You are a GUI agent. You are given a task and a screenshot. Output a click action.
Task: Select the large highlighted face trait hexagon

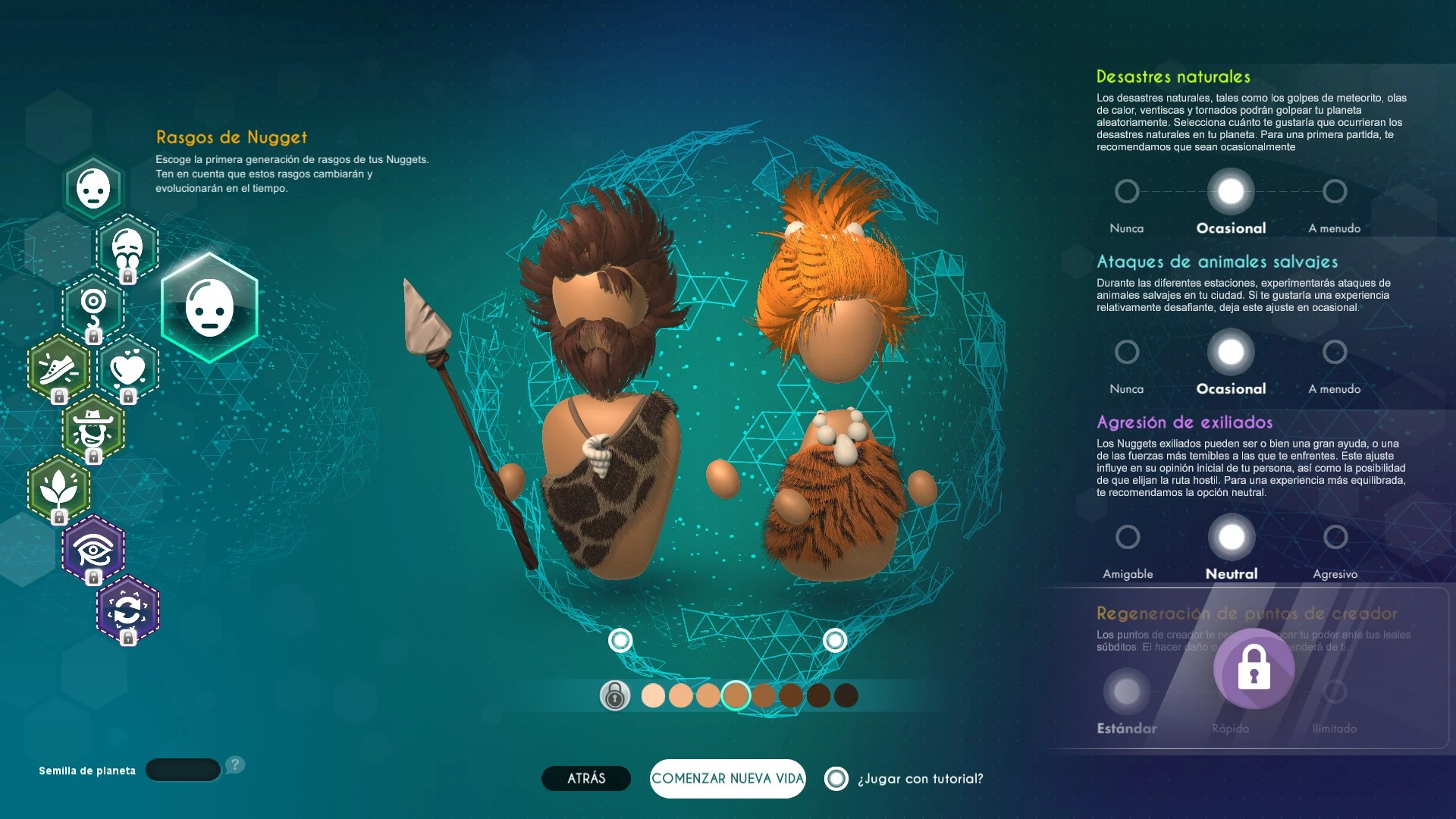click(209, 308)
